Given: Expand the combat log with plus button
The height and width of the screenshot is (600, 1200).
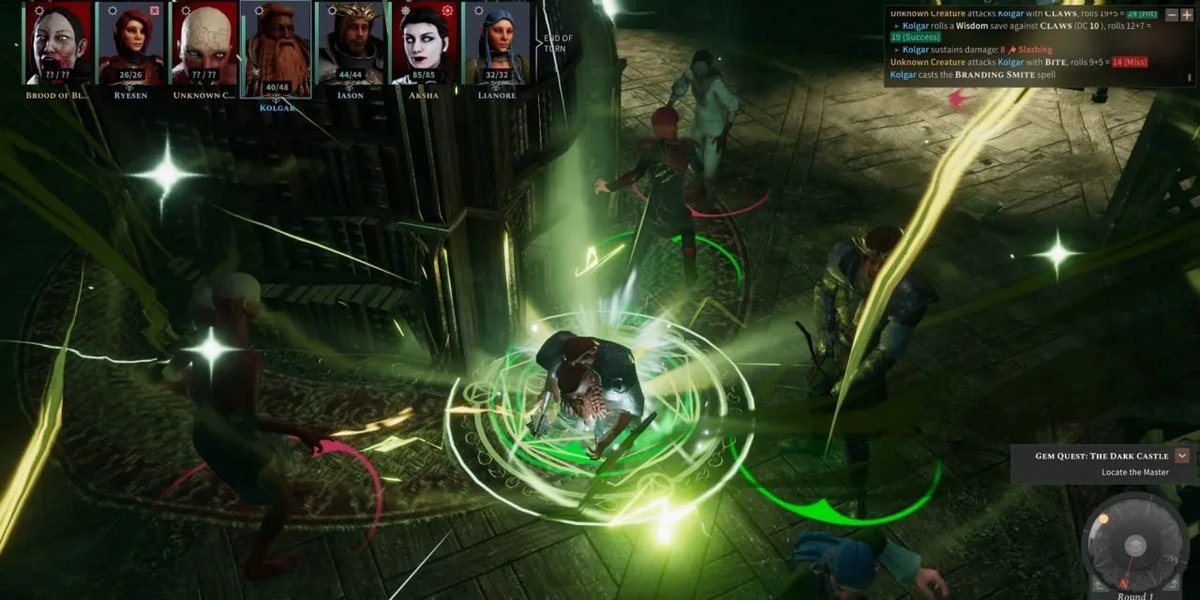Looking at the screenshot, I should 1186,15.
